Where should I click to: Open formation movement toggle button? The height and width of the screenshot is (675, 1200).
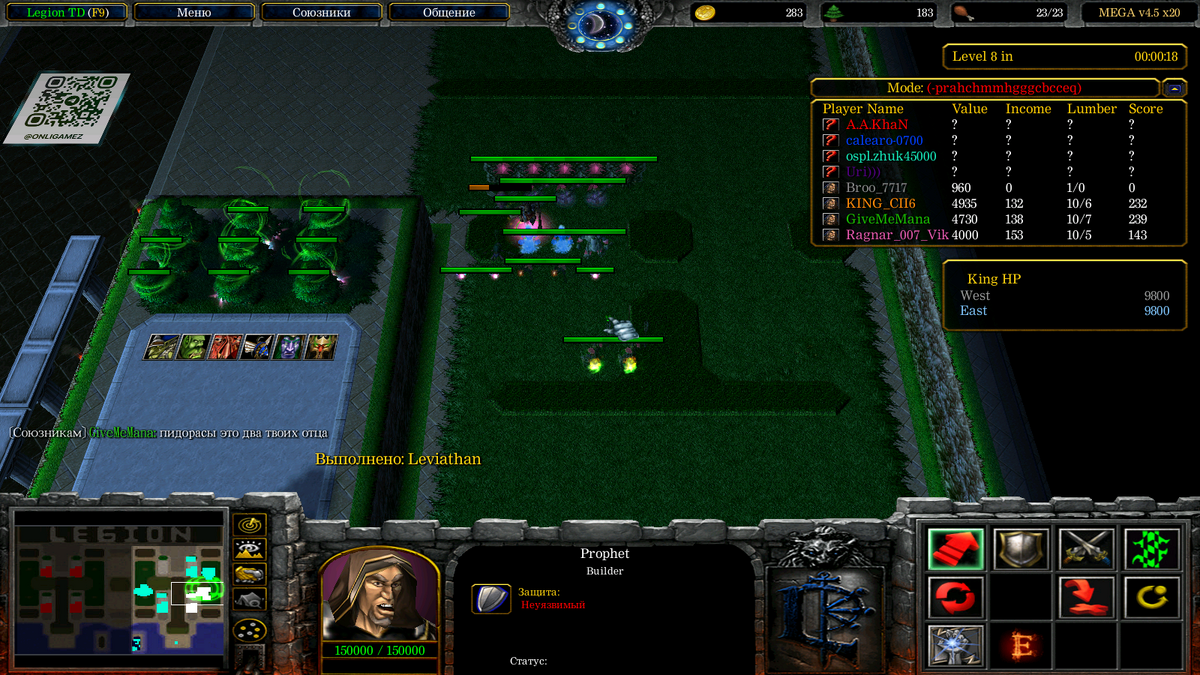(249, 630)
